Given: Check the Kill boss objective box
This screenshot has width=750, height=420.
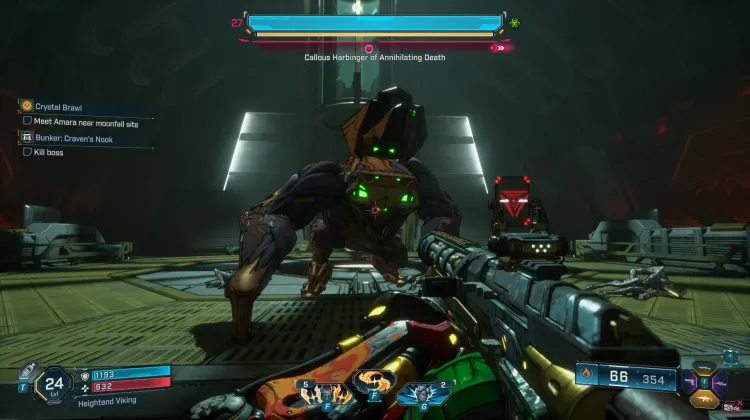Looking at the screenshot, I should 27,152.
